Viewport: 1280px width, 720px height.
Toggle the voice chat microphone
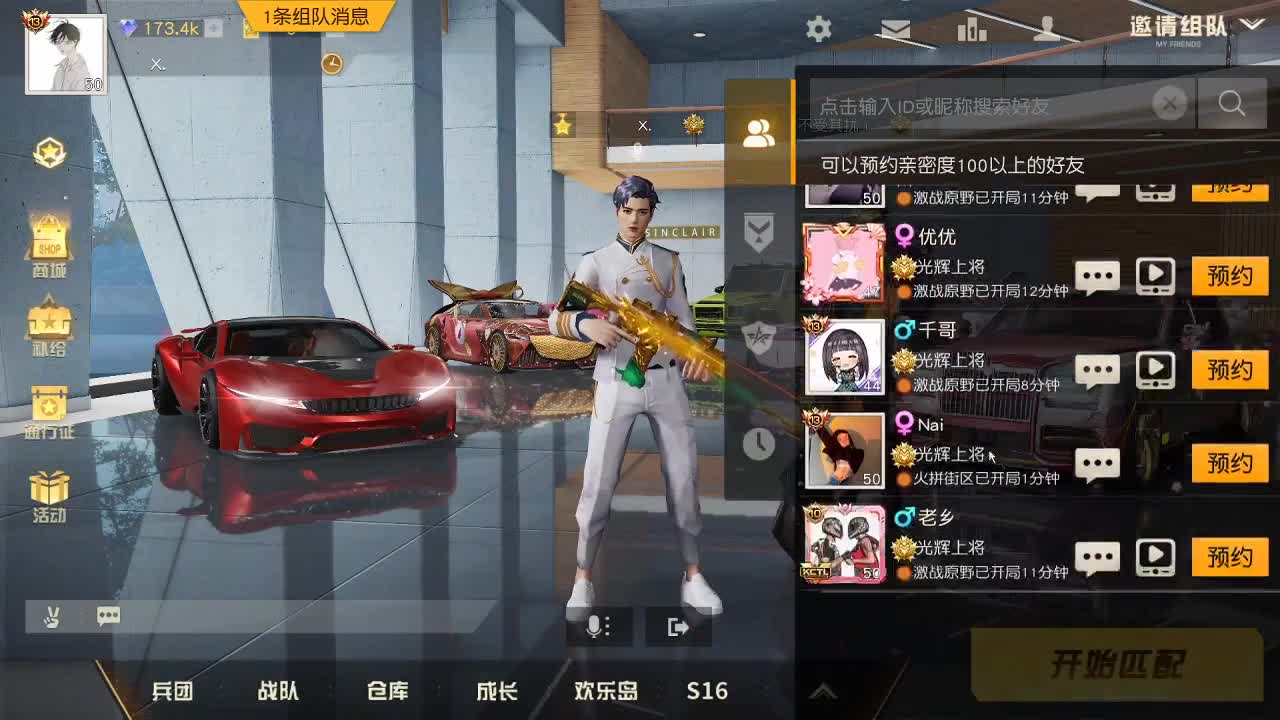tap(598, 626)
